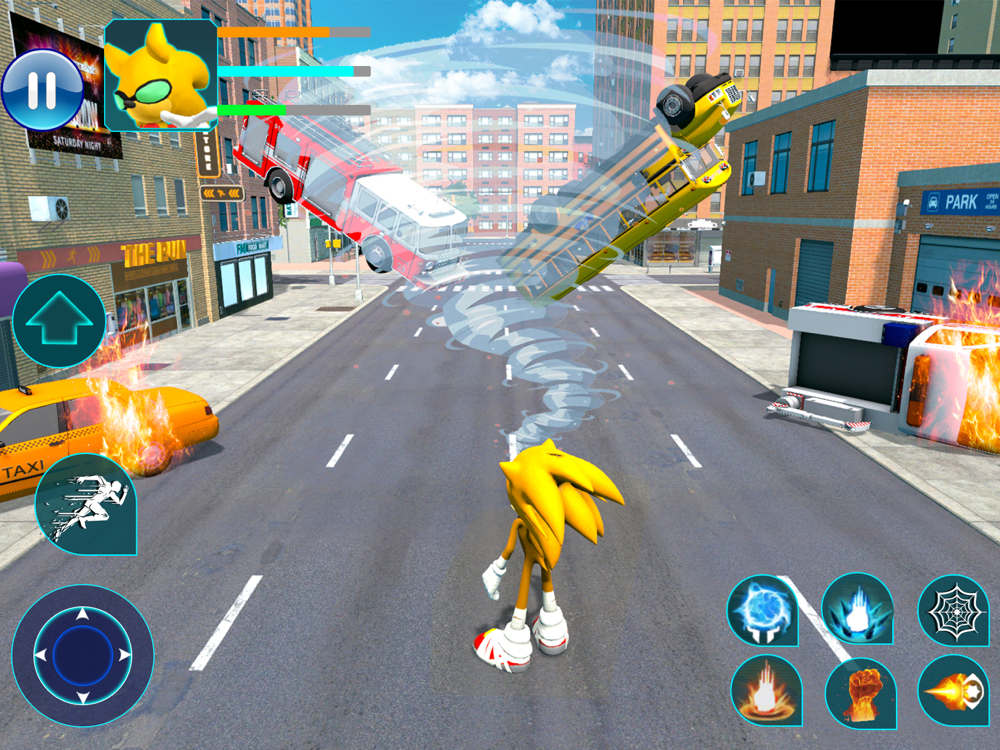Use the flaming fist attack
The width and height of the screenshot is (1000, 750).
click(860, 692)
